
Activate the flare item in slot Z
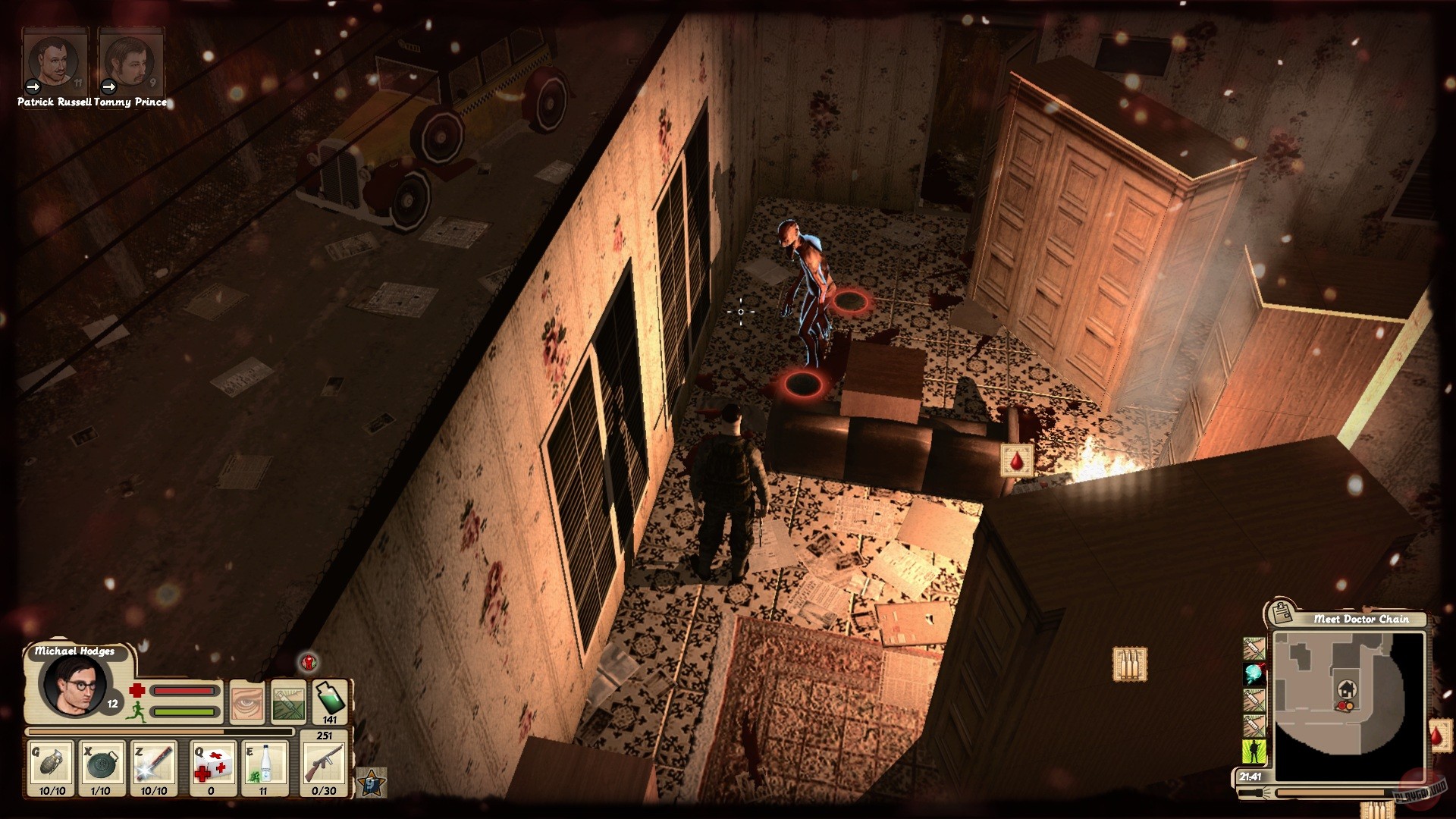[x=153, y=764]
